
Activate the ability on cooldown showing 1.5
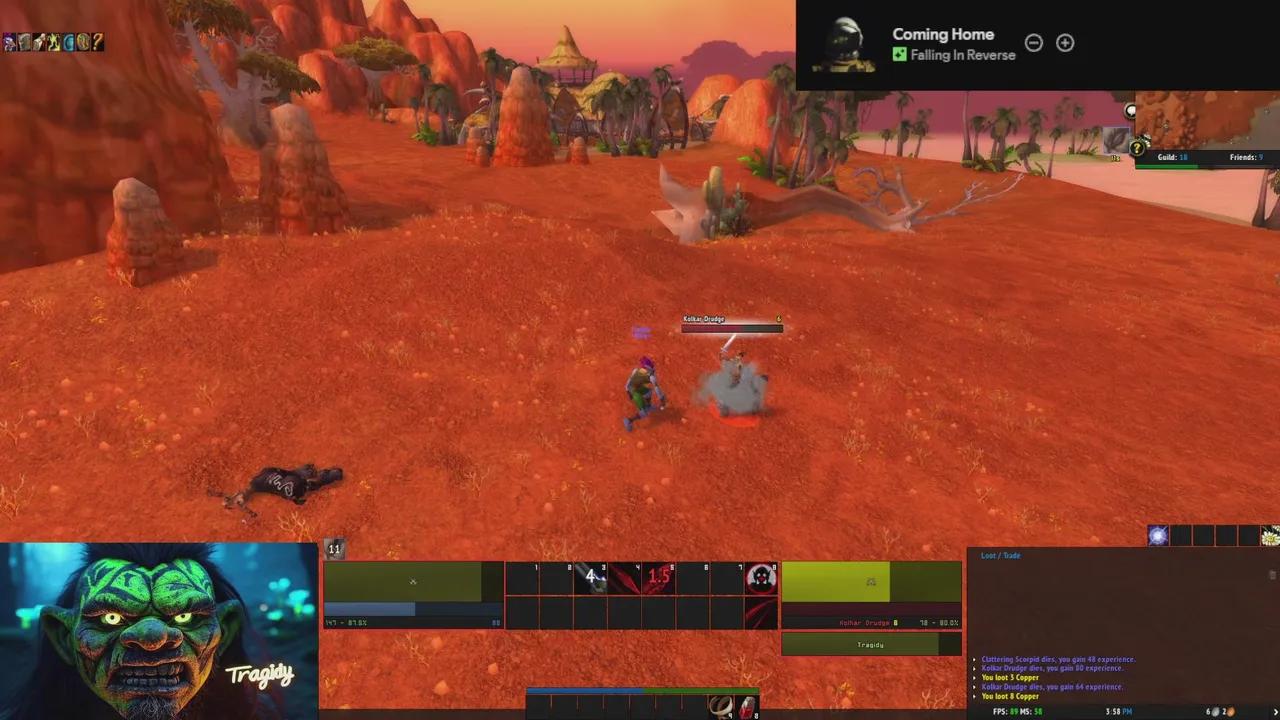coord(659,577)
